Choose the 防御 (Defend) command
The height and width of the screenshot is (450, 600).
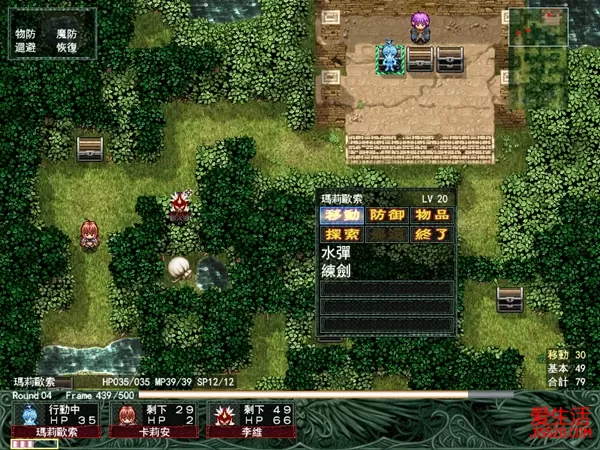(x=387, y=215)
